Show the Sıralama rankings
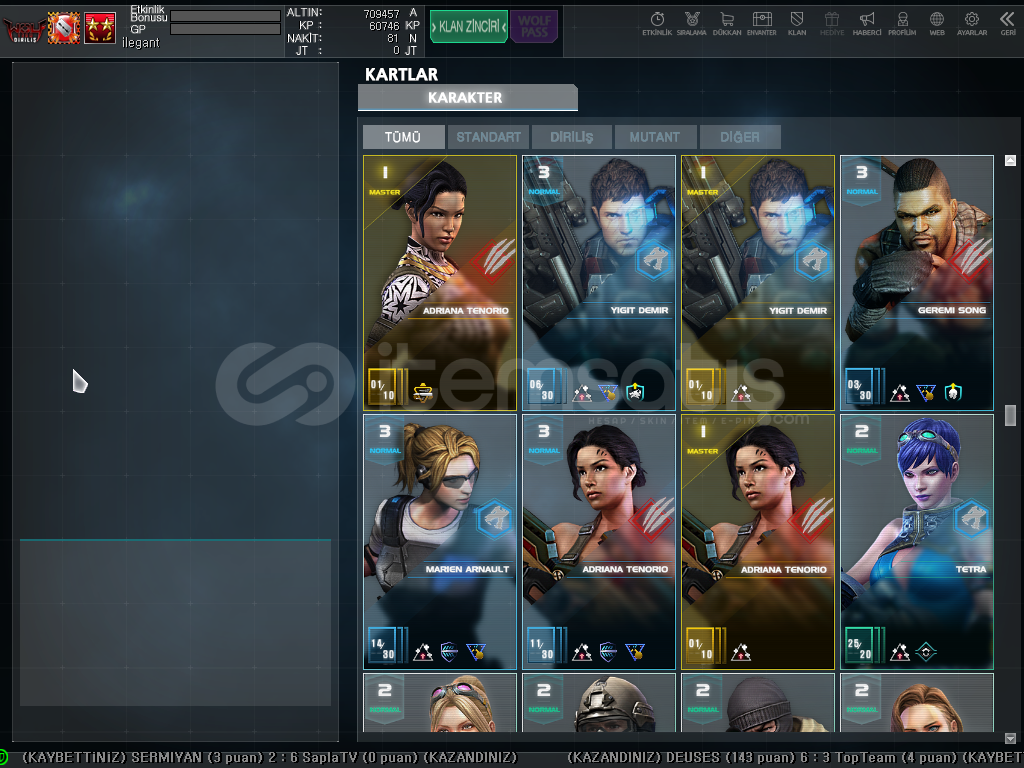 [x=692, y=24]
